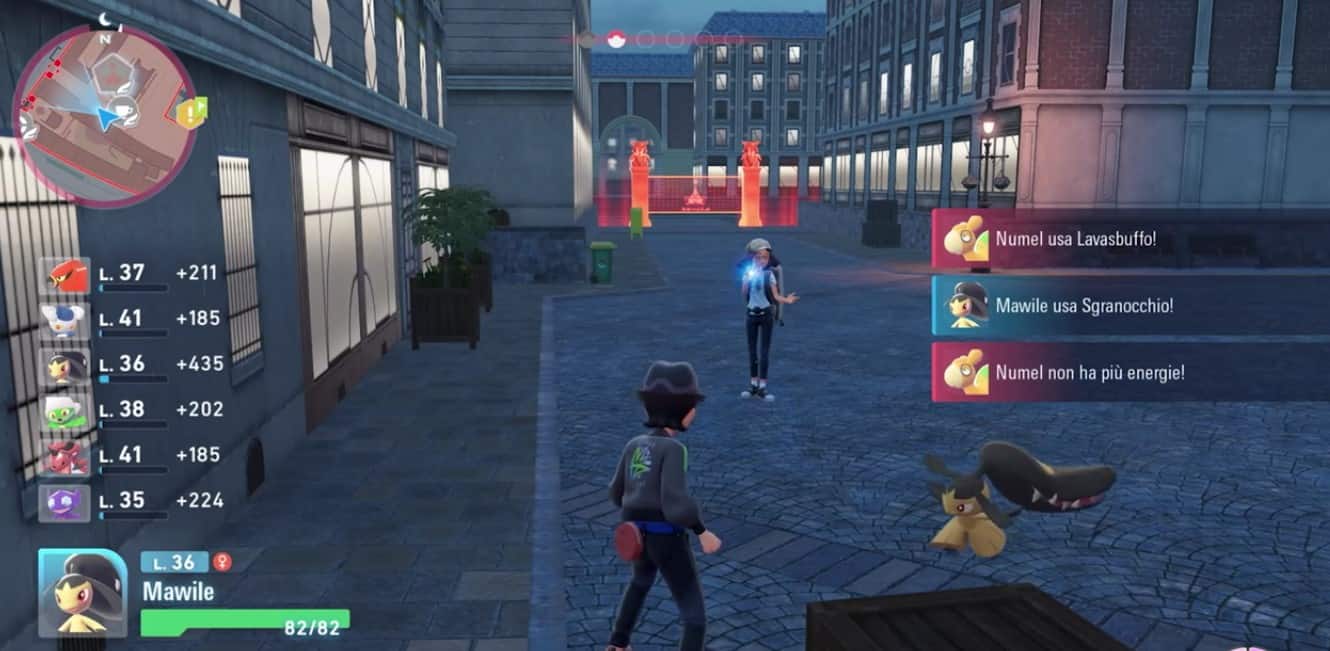Screen dimensions: 1330x651
Task: Click the large active Mawile portrait
Action: pyautogui.click(x=83, y=593)
